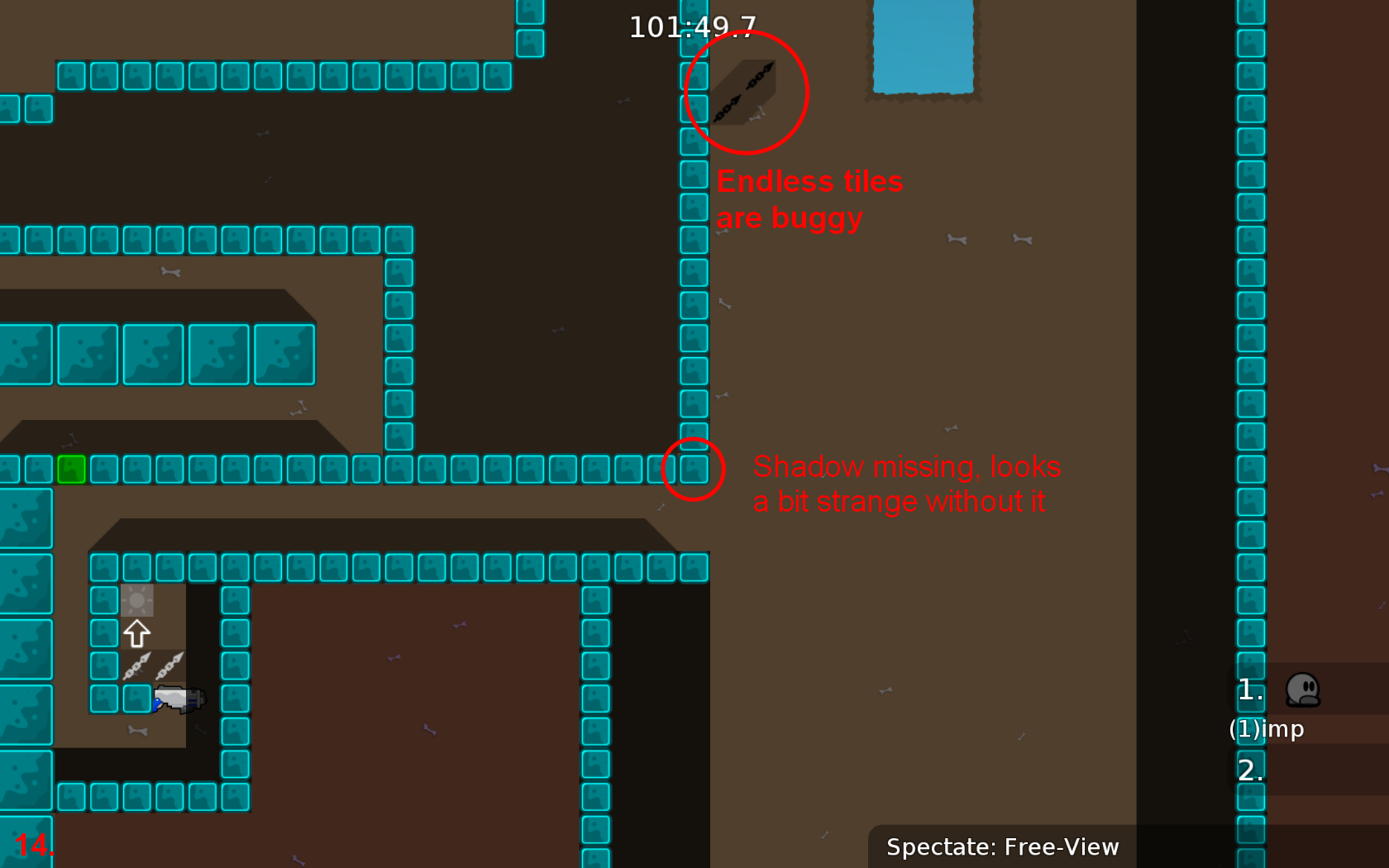Click the chained endless tile inside the red circle
The width and height of the screenshot is (1389, 868).
point(744,93)
